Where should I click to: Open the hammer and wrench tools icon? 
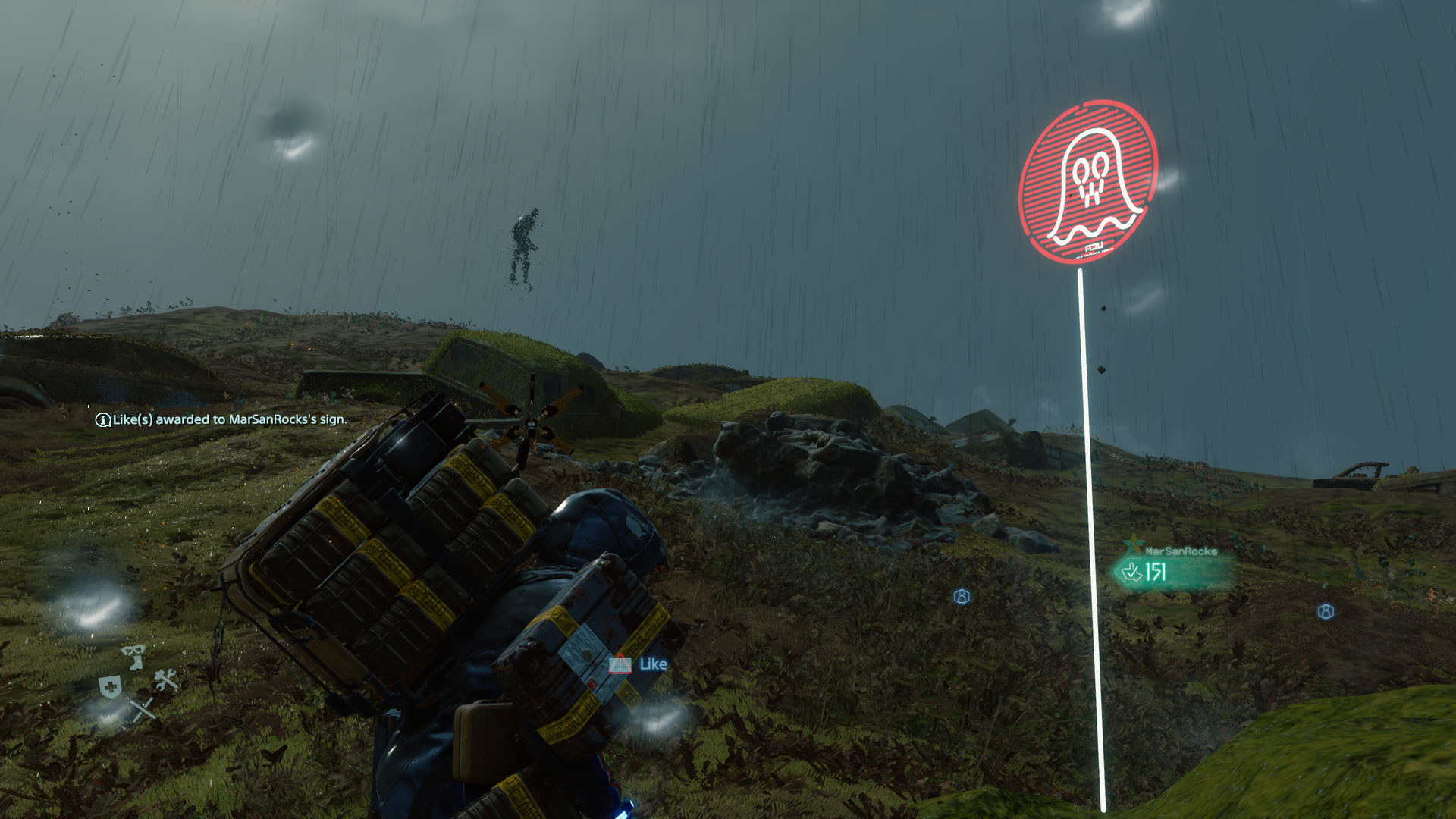coord(166,679)
